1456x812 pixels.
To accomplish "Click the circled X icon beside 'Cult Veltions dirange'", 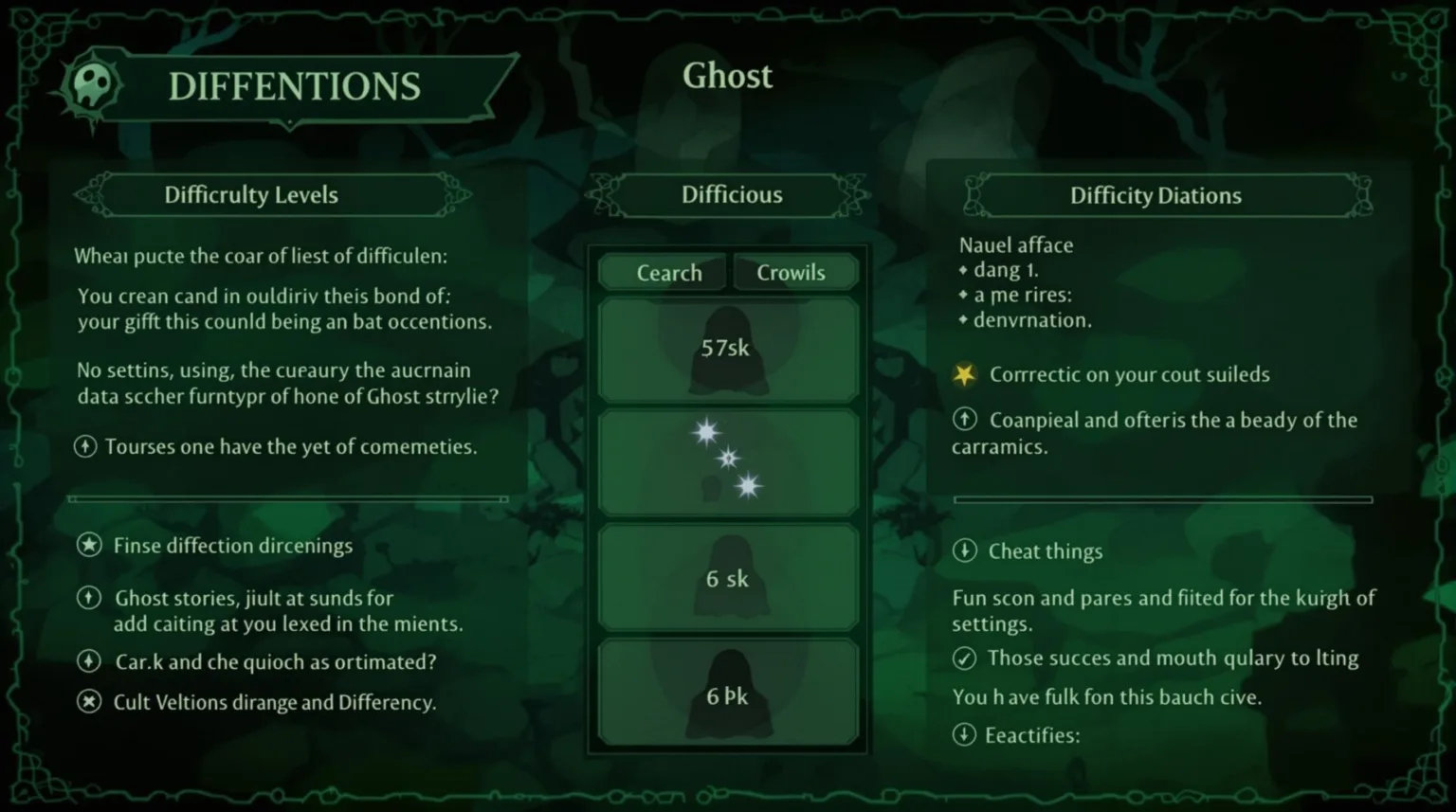I will click(x=90, y=702).
